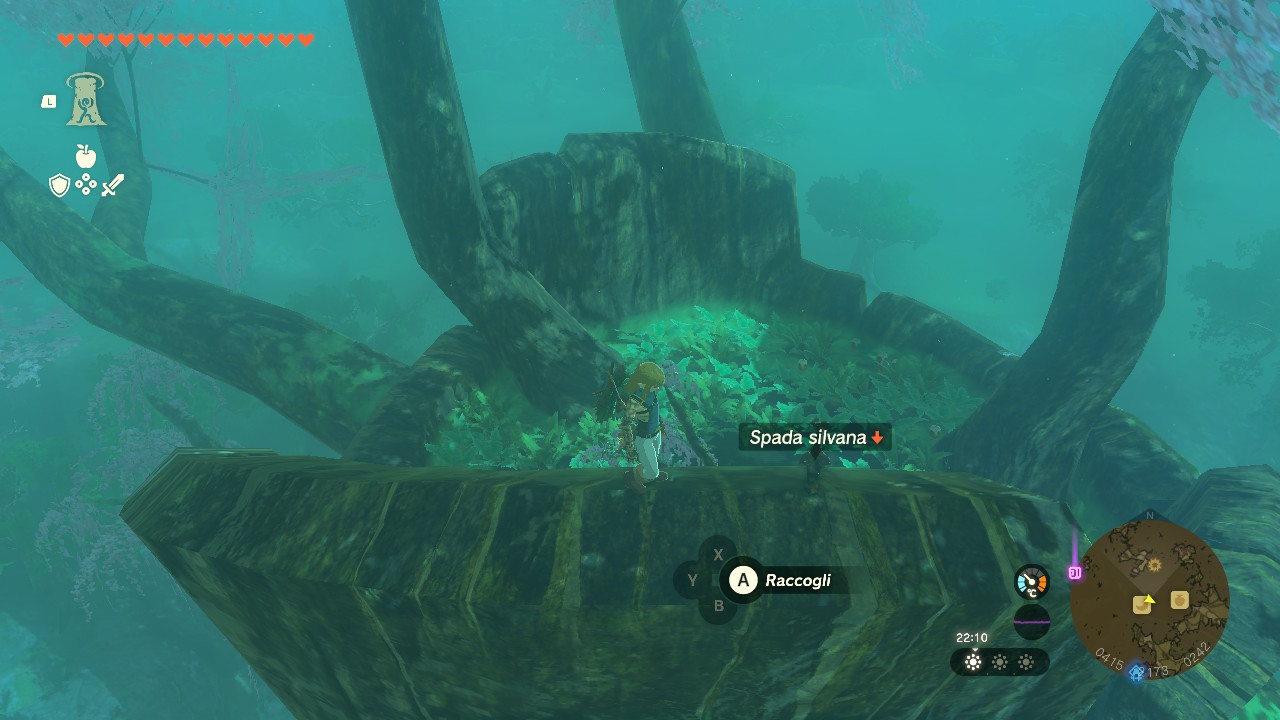Screen dimensions: 1280x720
Task: Select the apple quick-item icon
Action: (x=86, y=156)
